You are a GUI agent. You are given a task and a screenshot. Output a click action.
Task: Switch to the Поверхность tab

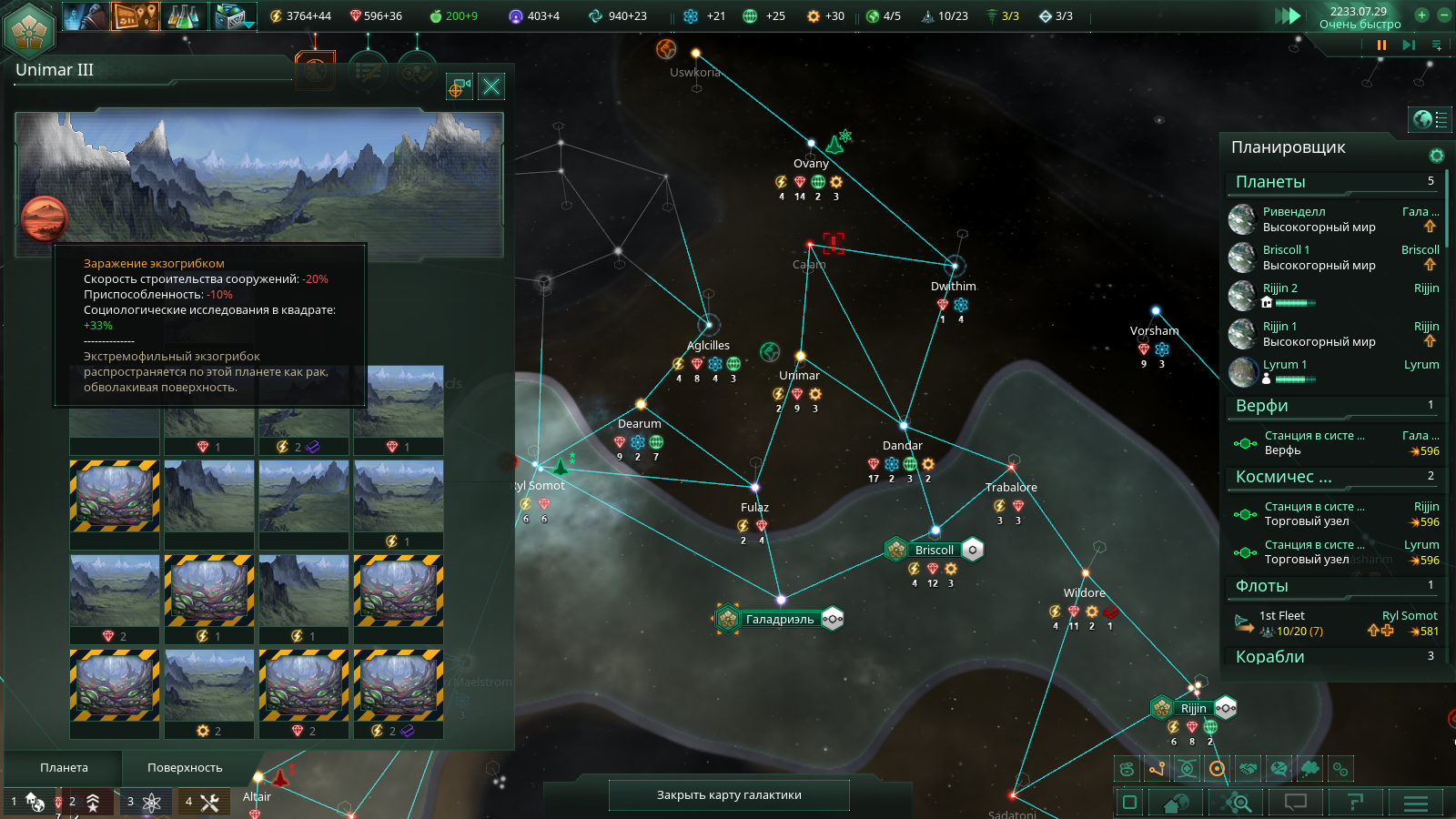pos(185,768)
